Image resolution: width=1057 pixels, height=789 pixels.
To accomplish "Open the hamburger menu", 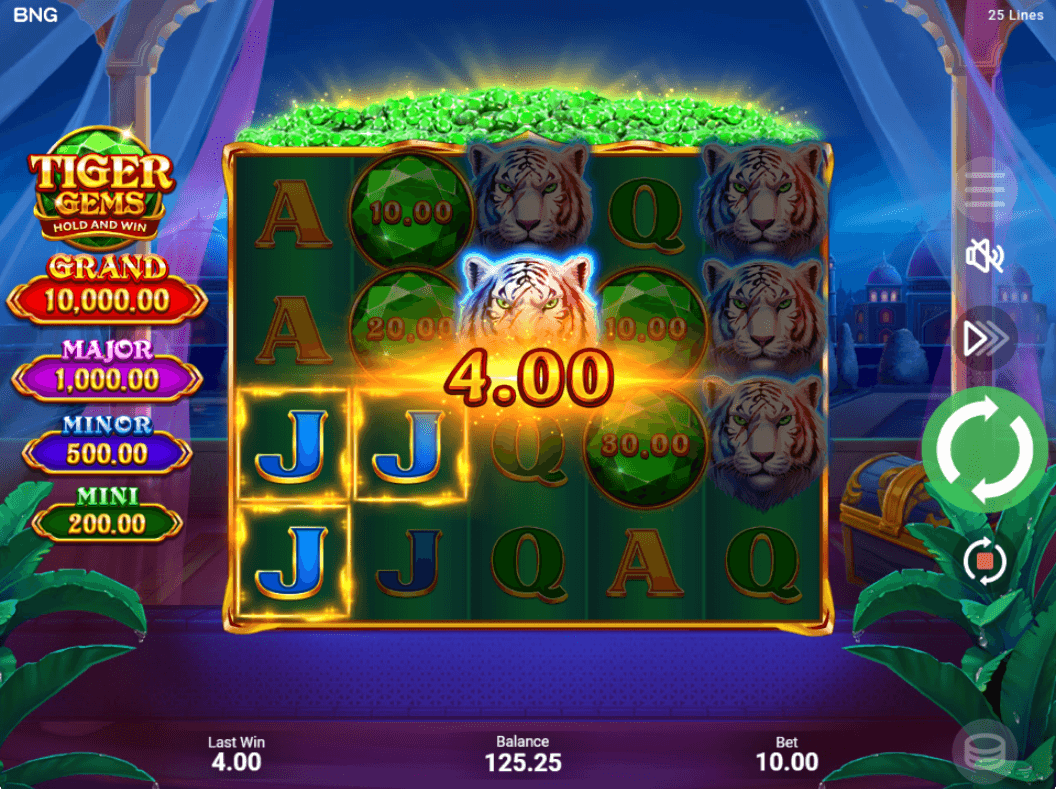I will point(985,189).
